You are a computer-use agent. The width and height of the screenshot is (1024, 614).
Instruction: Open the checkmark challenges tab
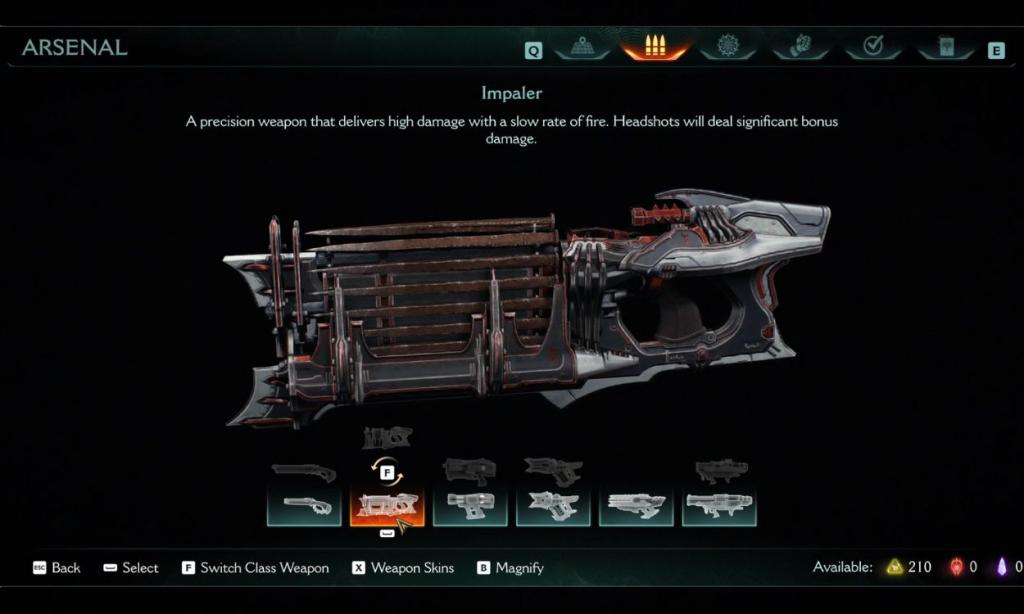pos(873,47)
